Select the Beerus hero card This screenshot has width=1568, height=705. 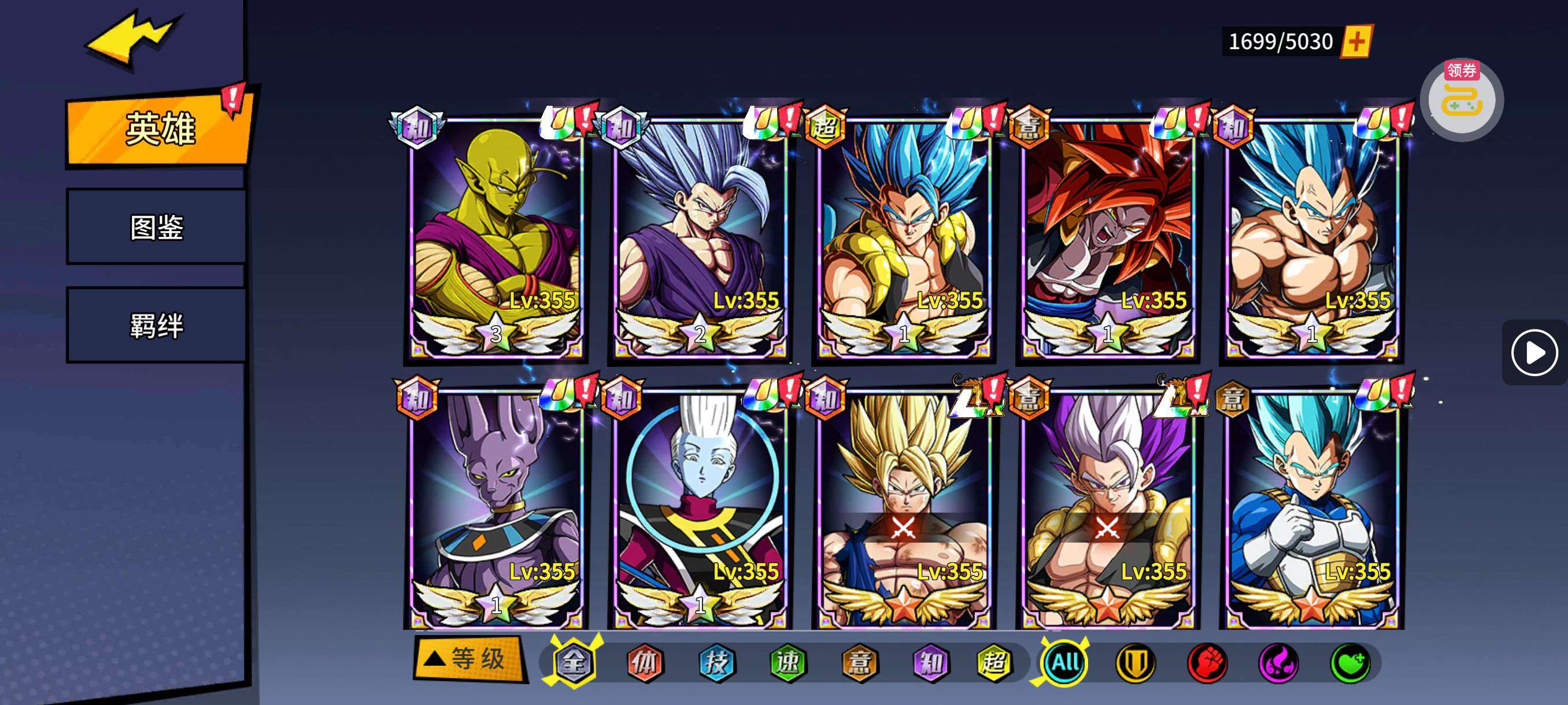pyautogui.click(x=496, y=508)
